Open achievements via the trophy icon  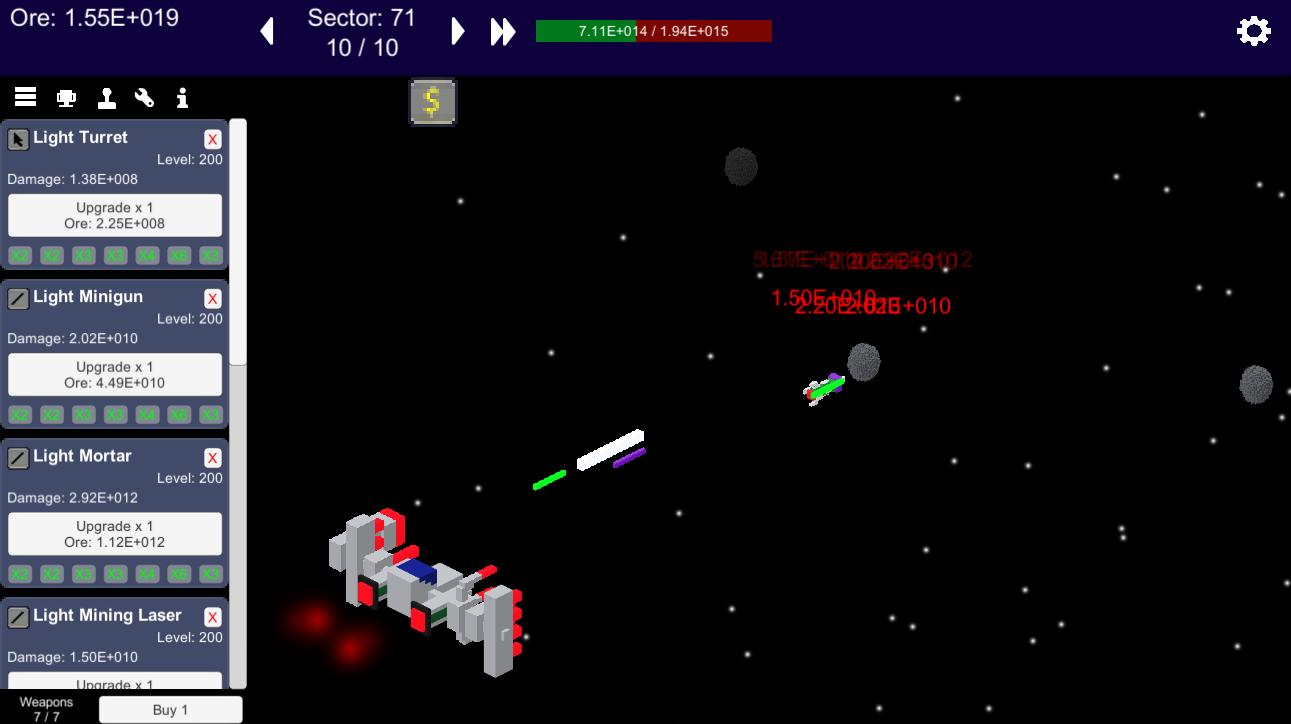point(66,96)
